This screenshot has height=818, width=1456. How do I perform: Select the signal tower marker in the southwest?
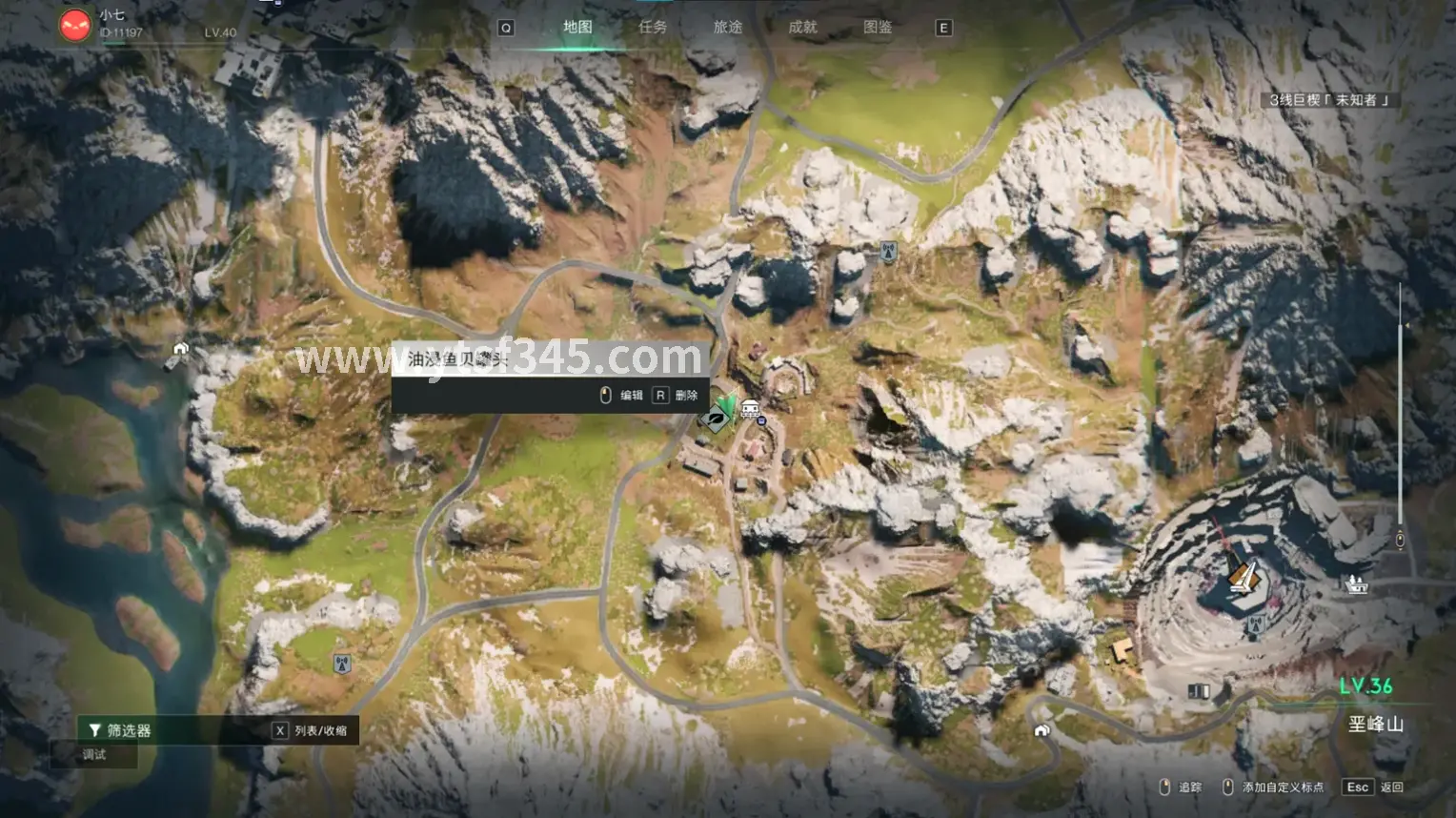[x=342, y=664]
